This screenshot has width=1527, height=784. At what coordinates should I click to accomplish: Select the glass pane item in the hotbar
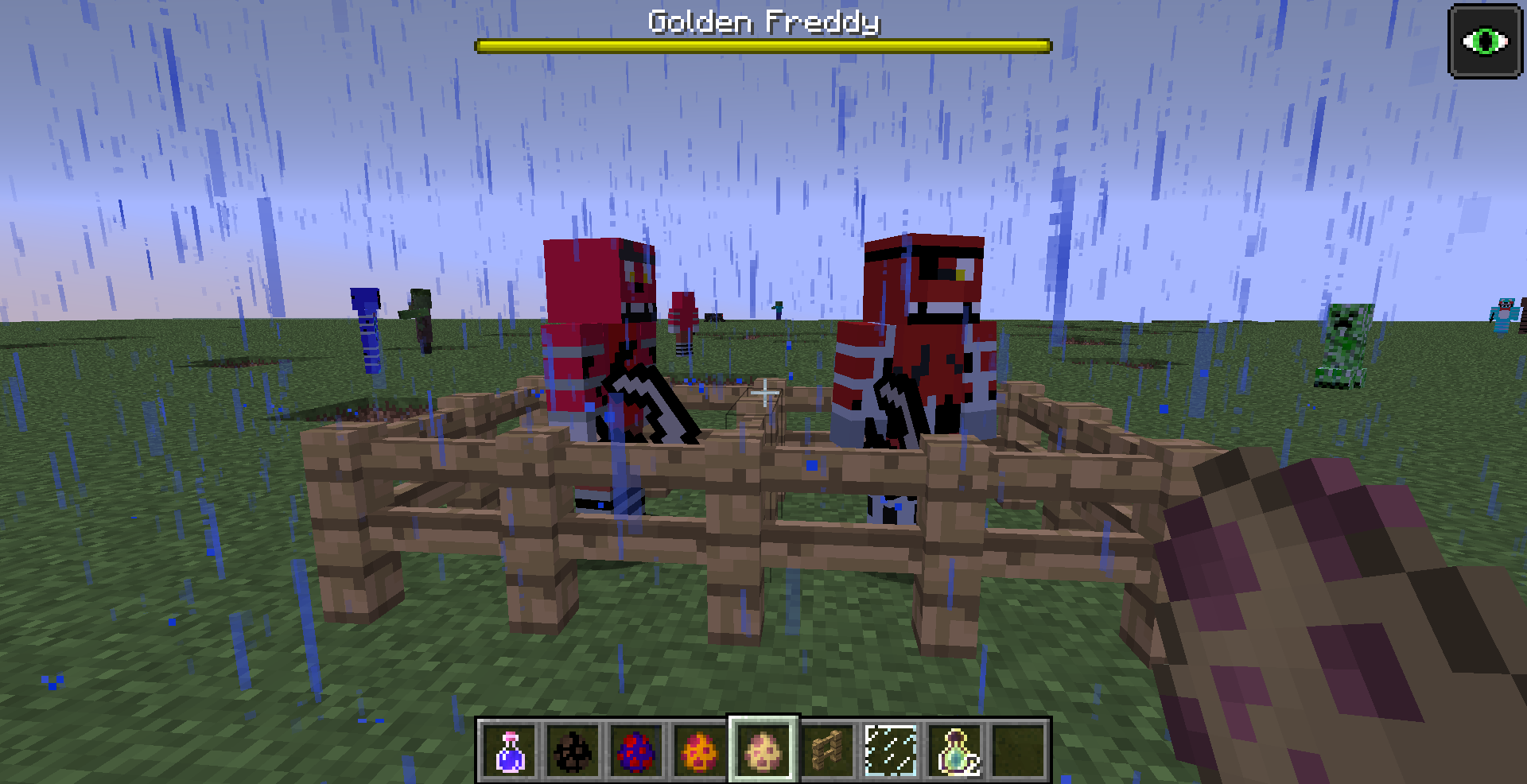click(891, 747)
